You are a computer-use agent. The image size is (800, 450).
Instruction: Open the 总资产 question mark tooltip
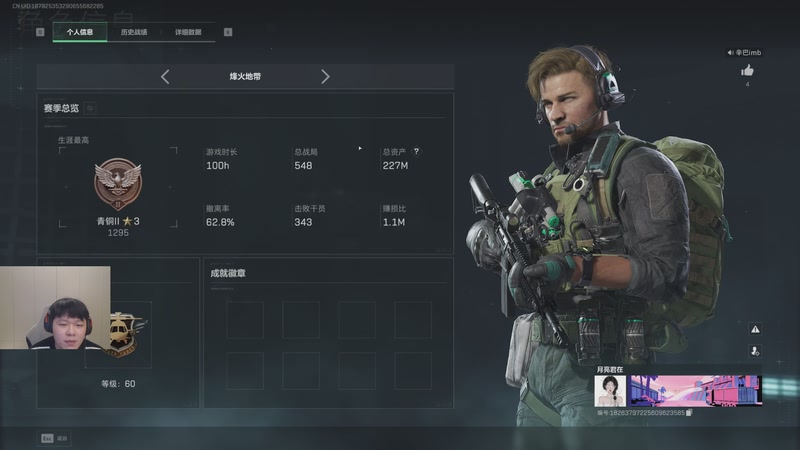tap(416, 152)
